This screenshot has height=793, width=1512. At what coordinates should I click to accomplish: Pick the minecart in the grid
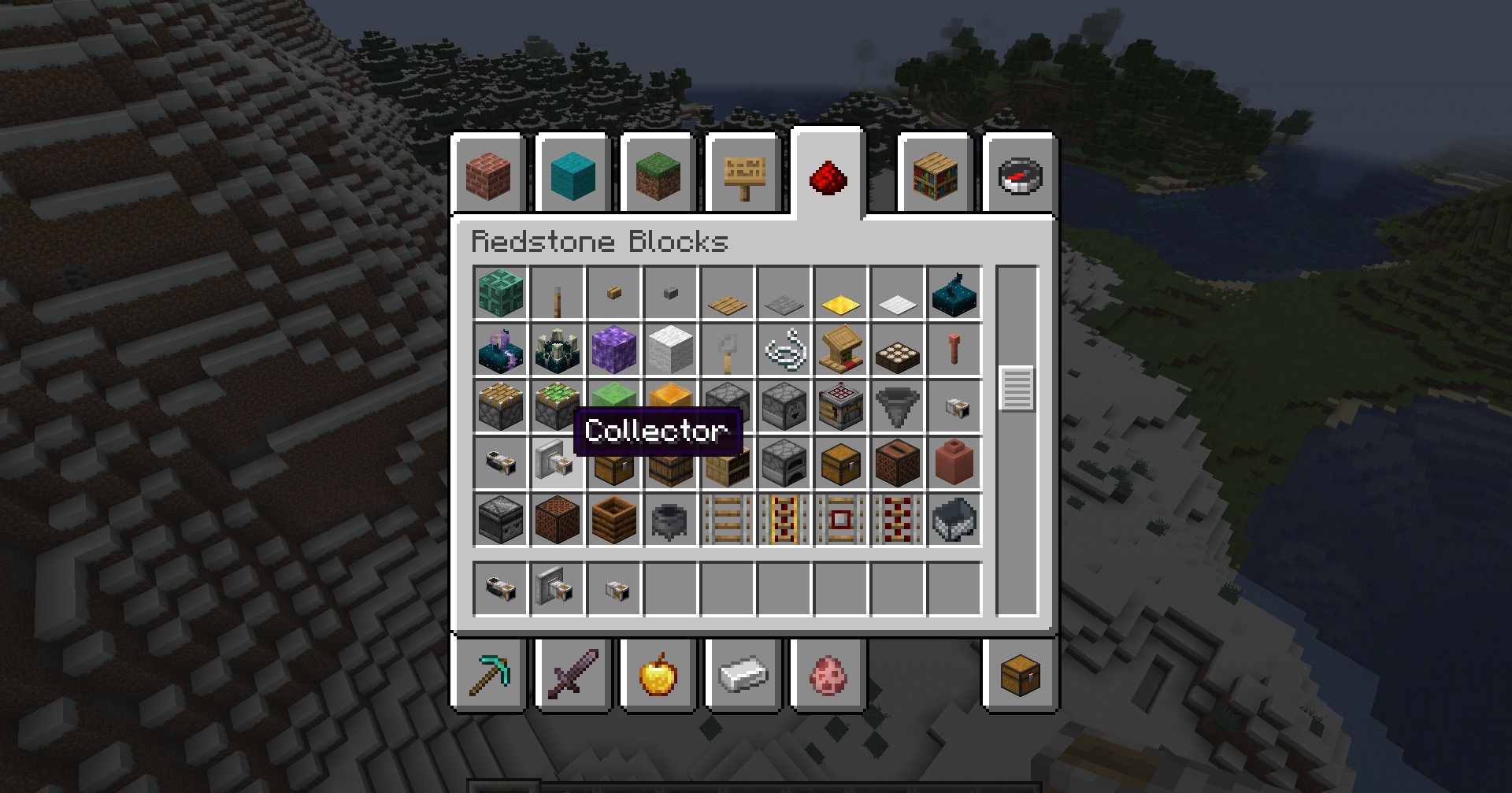pos(954,520)
